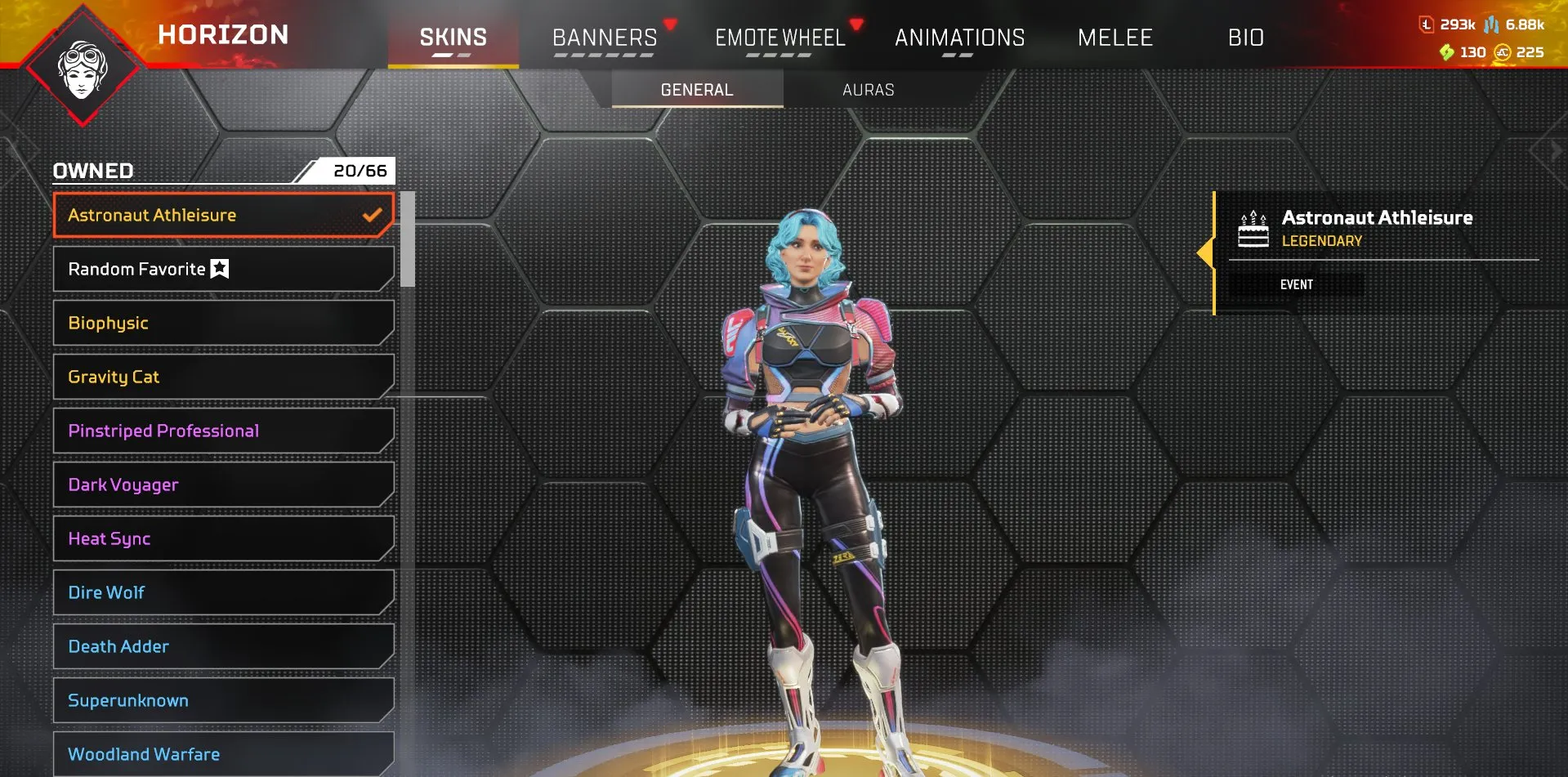Click the star icon beside Random Favorite
The image size is (1568, 777).
[219, 268]
